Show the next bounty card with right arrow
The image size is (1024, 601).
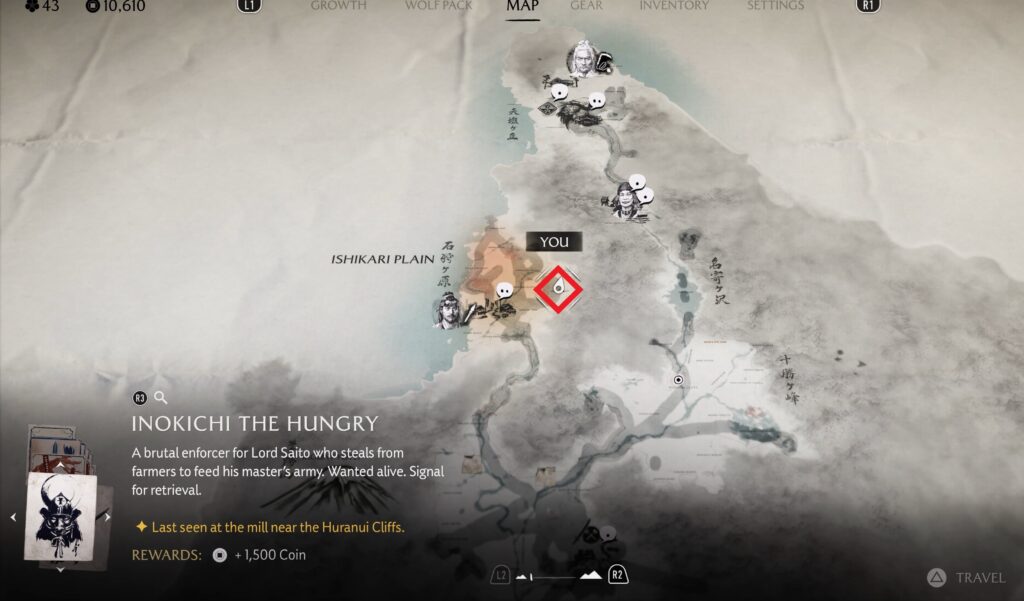(108, 517)
